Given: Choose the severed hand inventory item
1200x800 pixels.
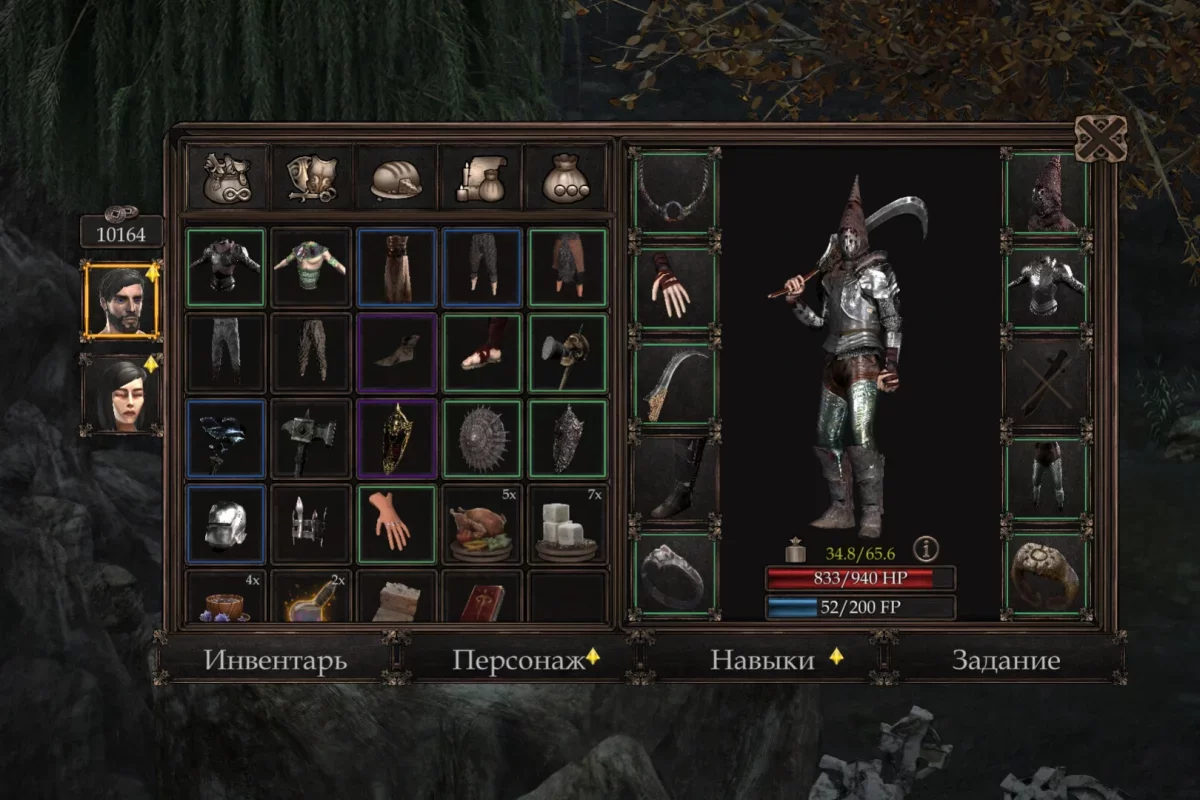Looking at the screenshot, I should point(397,524).
